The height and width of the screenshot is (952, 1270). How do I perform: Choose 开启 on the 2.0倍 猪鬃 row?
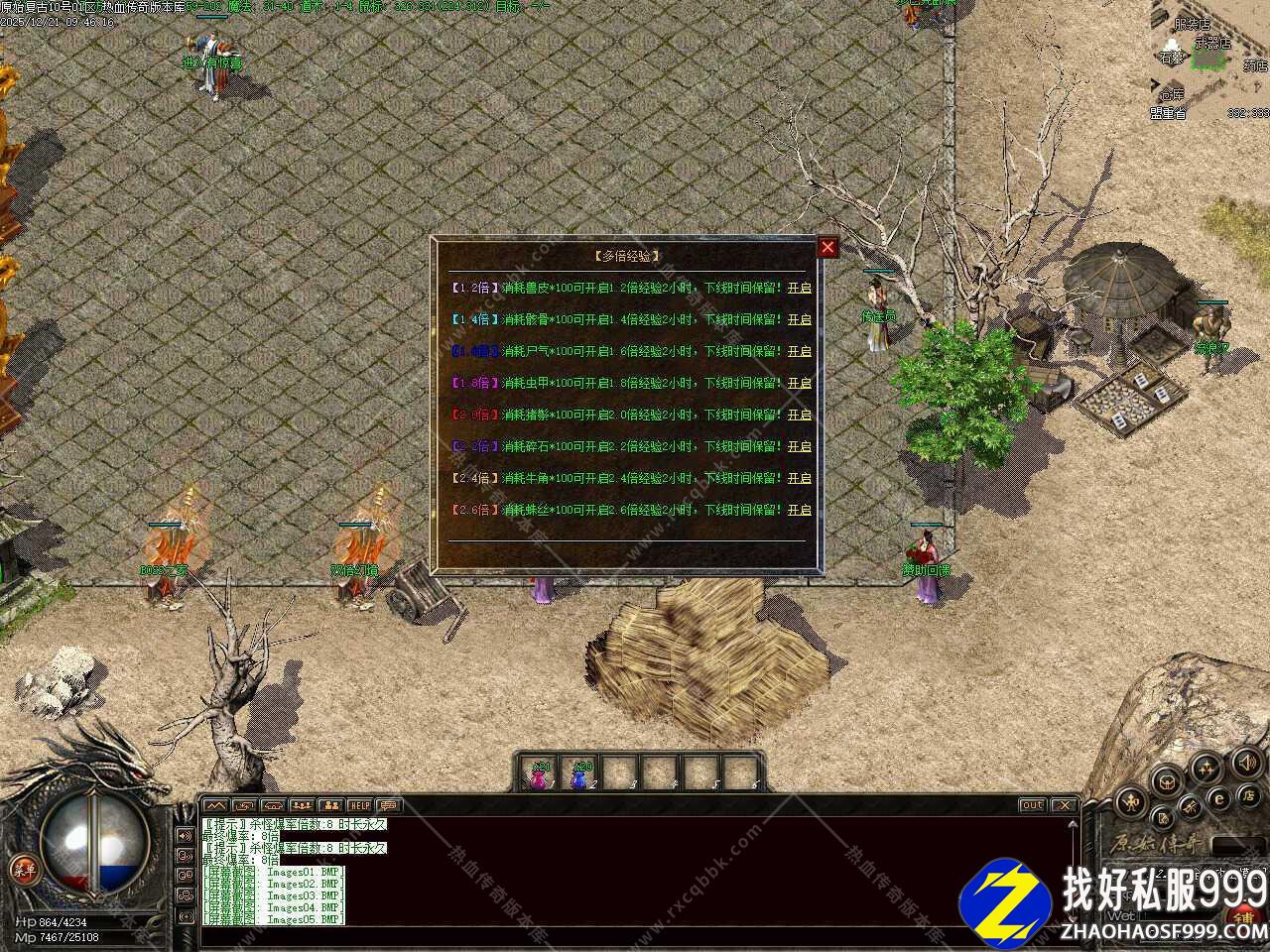(x=799, y=415)
